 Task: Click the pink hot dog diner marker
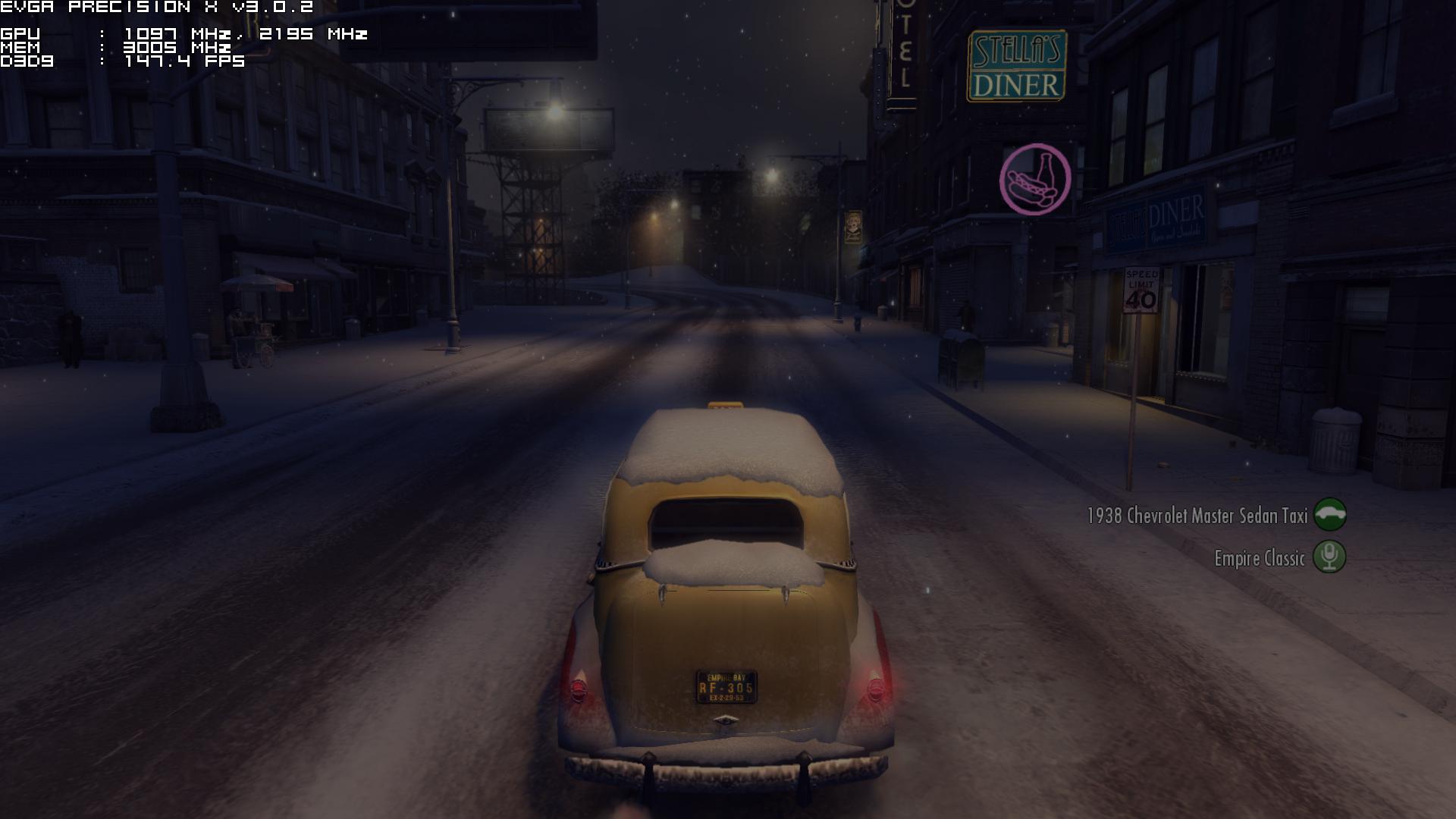click(1035, 180)
